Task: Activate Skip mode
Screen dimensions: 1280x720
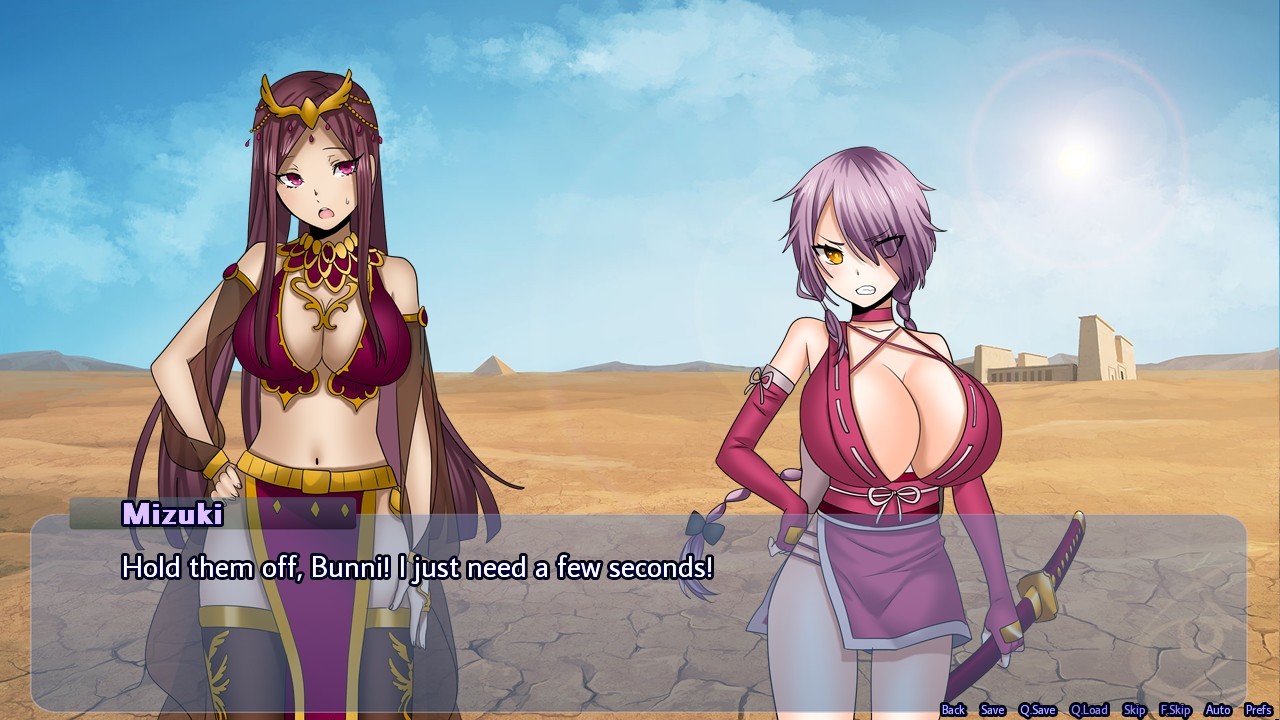Action: [x=1135, y=709]
